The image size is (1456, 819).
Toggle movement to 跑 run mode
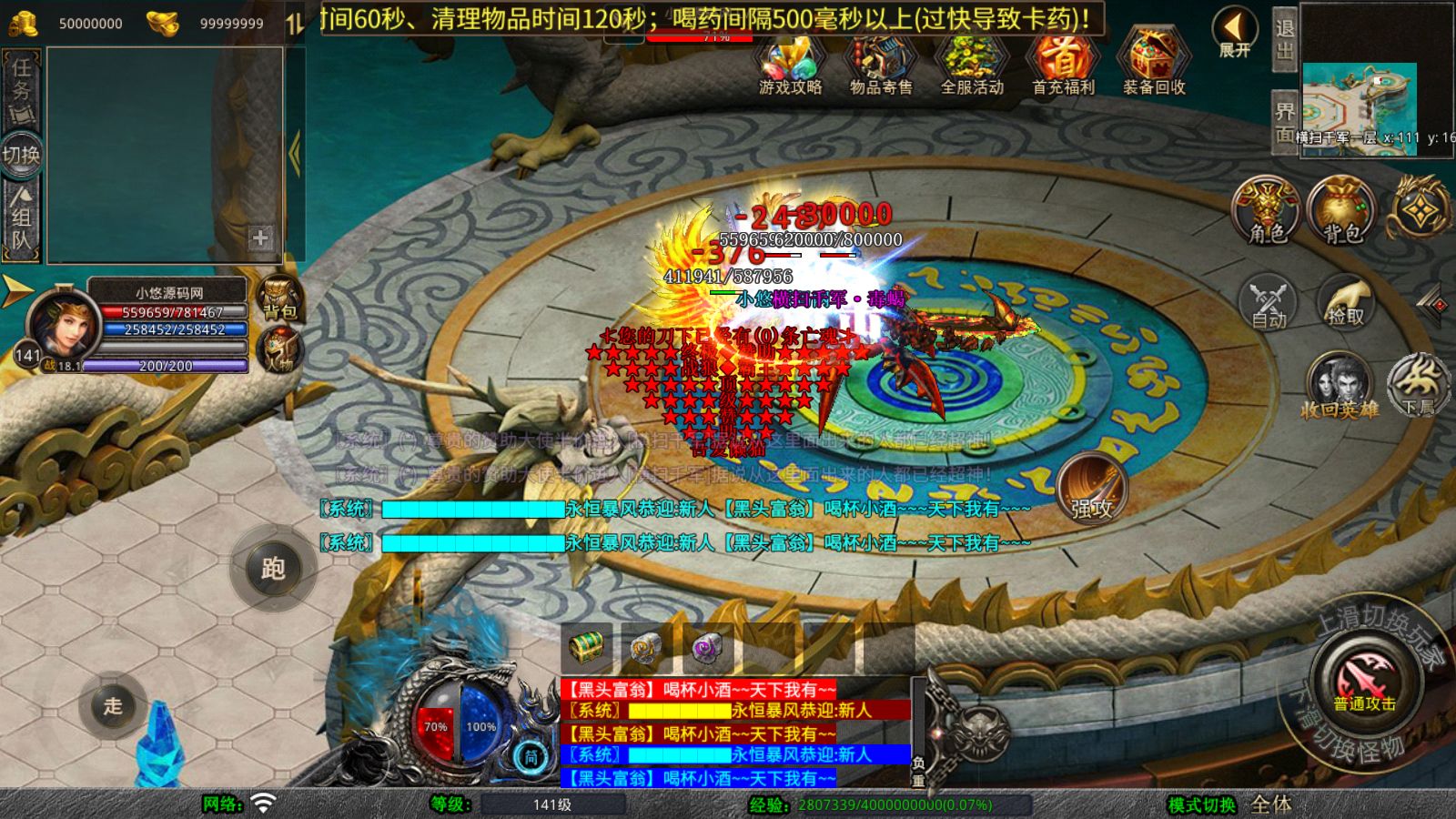point(276,570)
